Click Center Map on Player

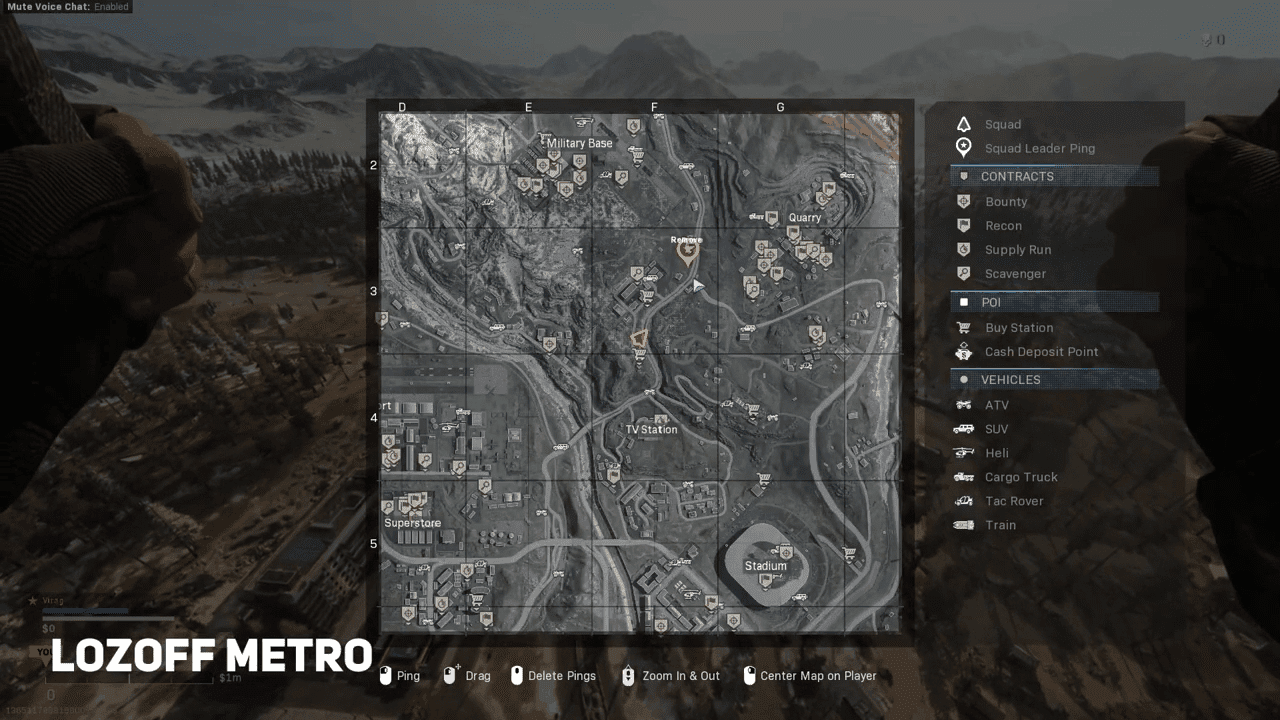[x=812, y=675]
